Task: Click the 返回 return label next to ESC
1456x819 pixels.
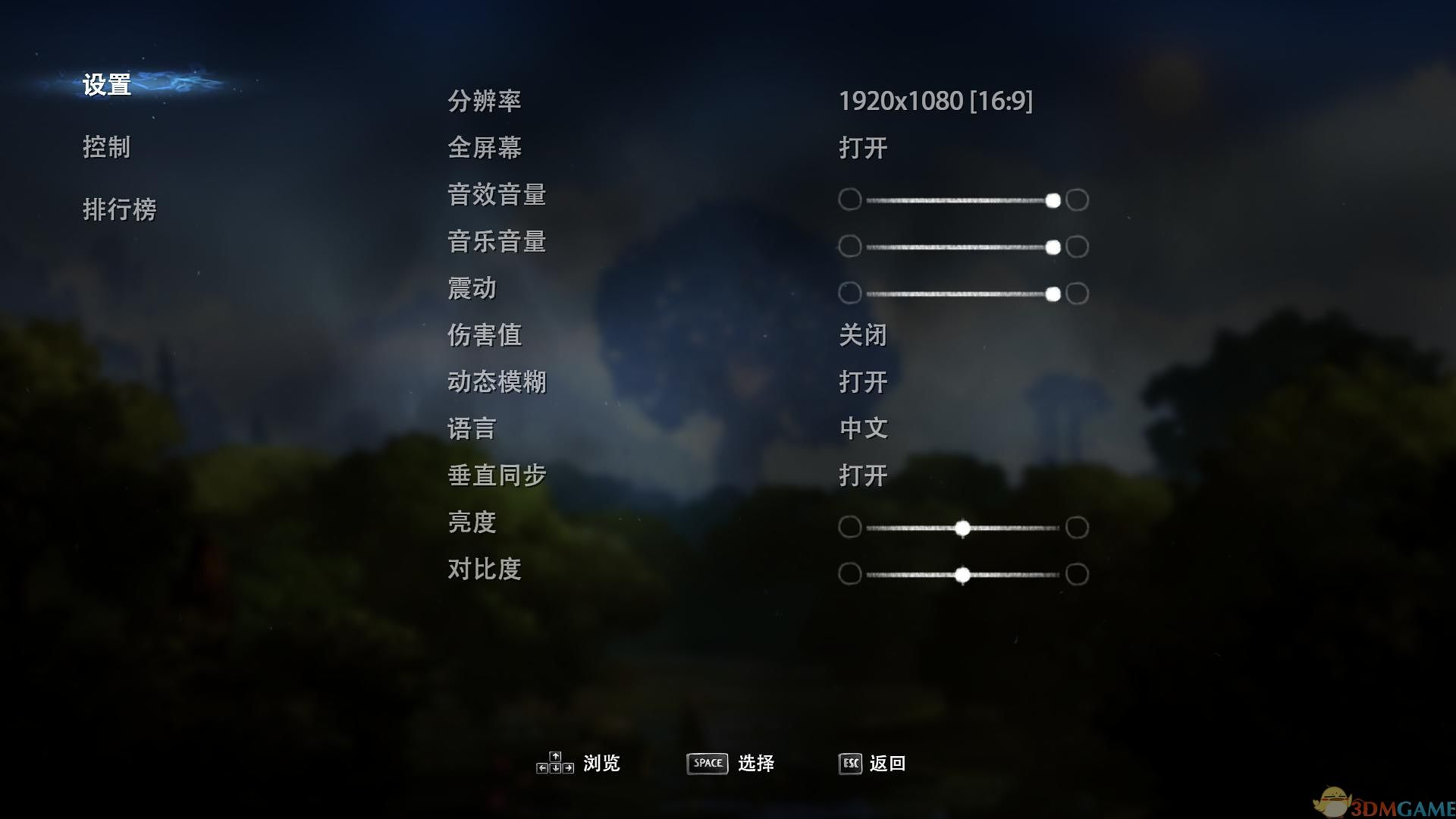Action: 892,763
